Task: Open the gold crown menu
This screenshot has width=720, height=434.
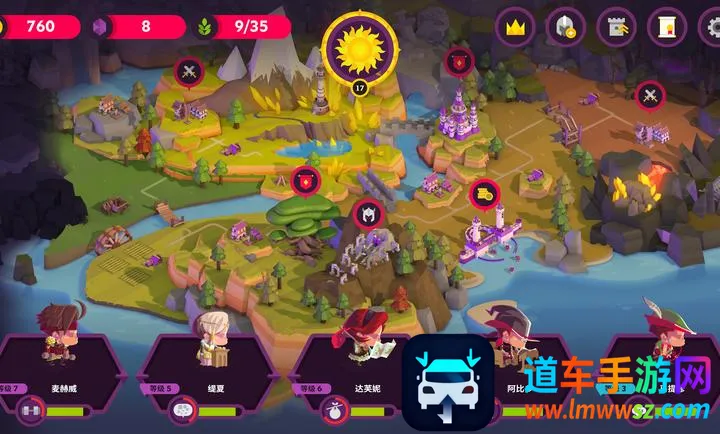Action: pos(515,27)
